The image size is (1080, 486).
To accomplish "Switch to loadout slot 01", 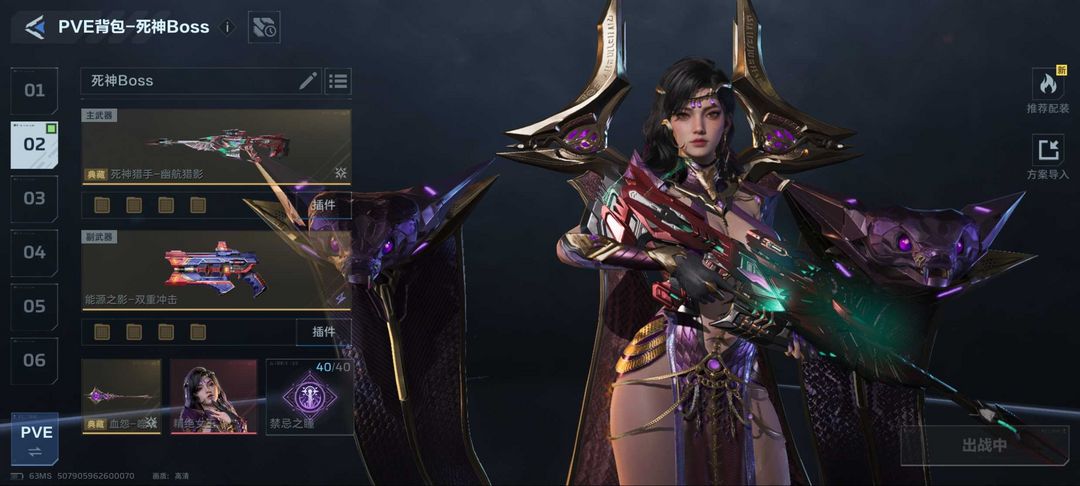I will 35,91.
